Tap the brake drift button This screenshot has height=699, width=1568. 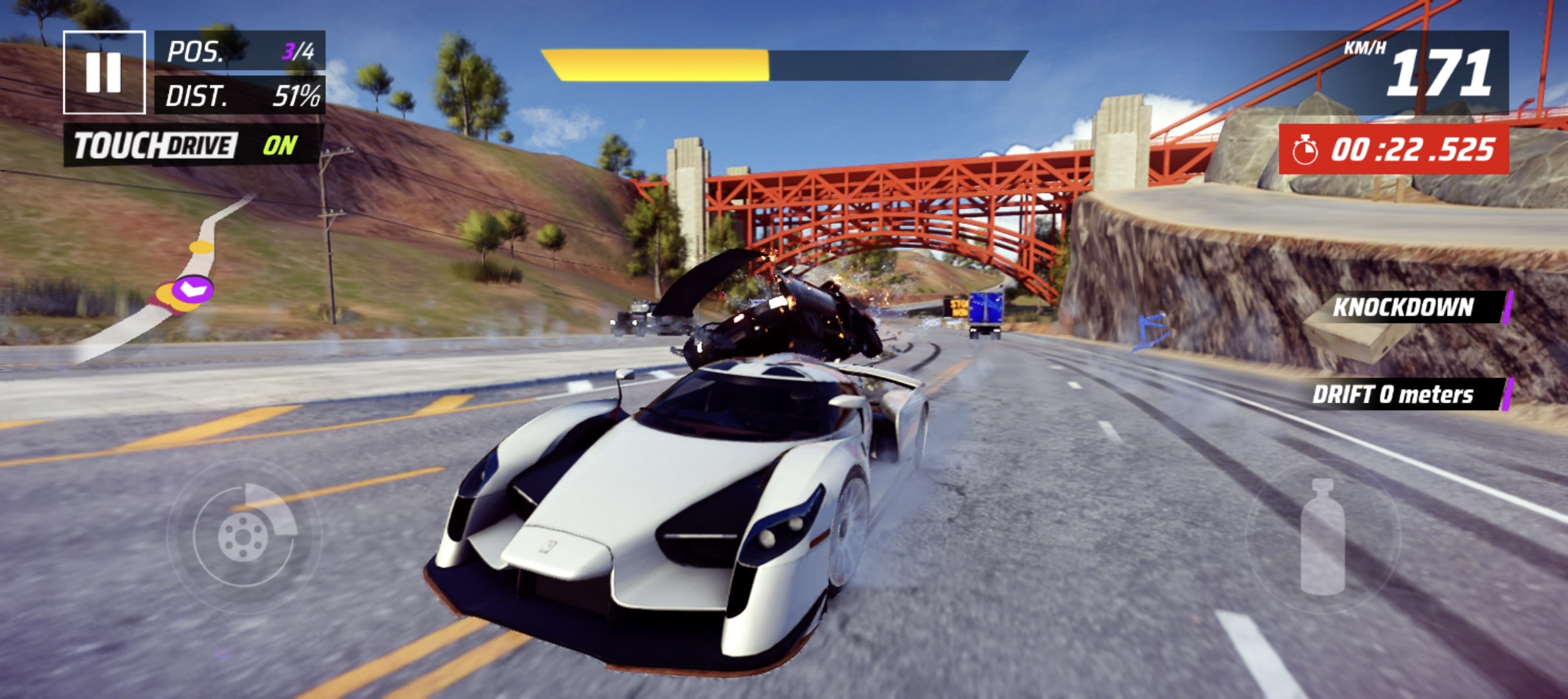point(244,536)
